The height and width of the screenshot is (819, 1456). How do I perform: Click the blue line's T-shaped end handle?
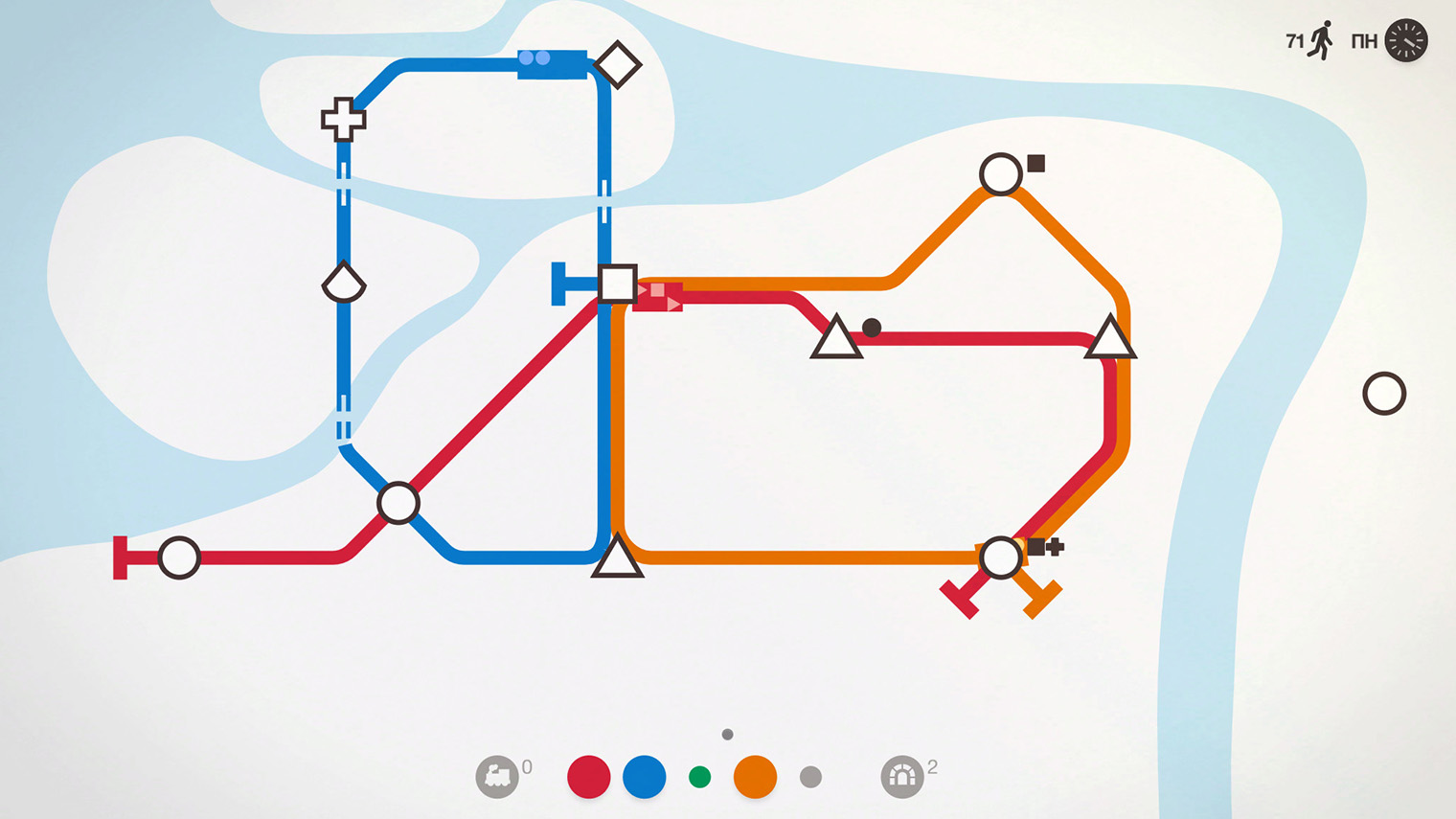558,284
